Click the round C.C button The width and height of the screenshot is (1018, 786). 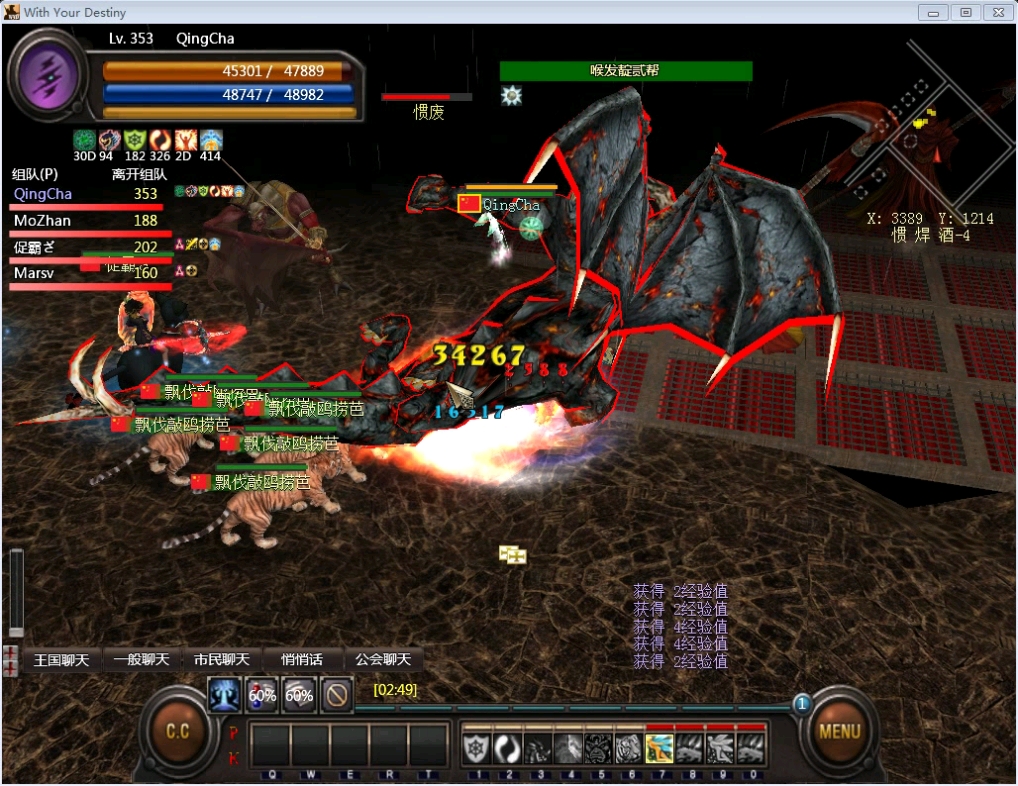click(177, 731)
